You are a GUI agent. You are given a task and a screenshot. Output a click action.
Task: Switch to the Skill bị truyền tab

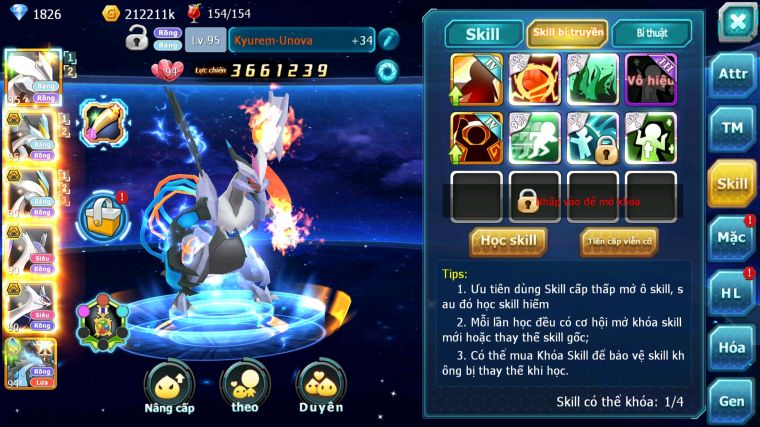click(567, 34)
